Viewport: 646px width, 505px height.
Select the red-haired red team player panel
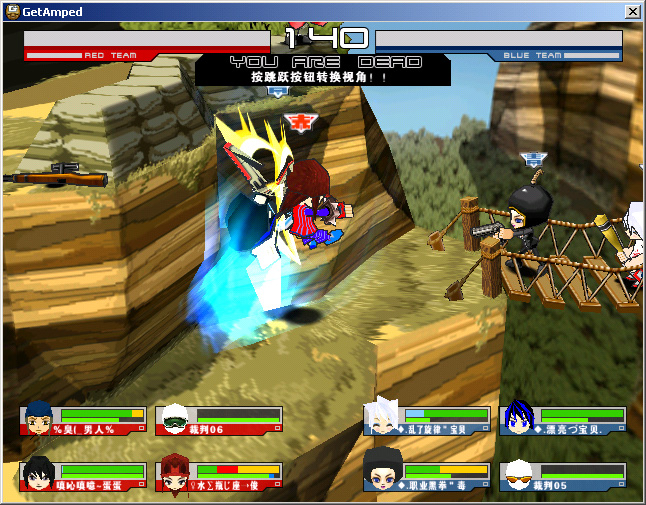pos(218,476)
